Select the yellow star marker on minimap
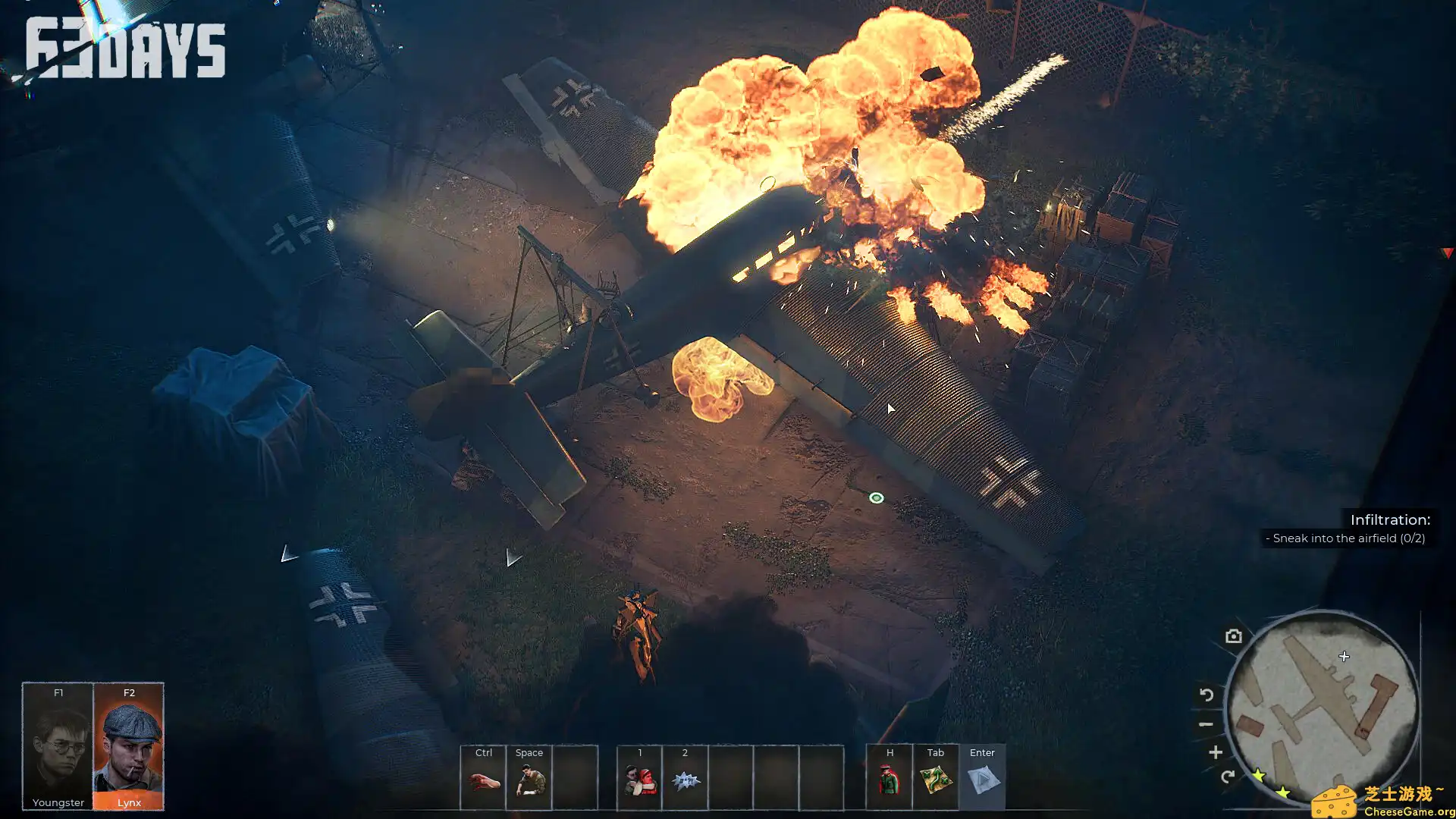 point(1259,775)
